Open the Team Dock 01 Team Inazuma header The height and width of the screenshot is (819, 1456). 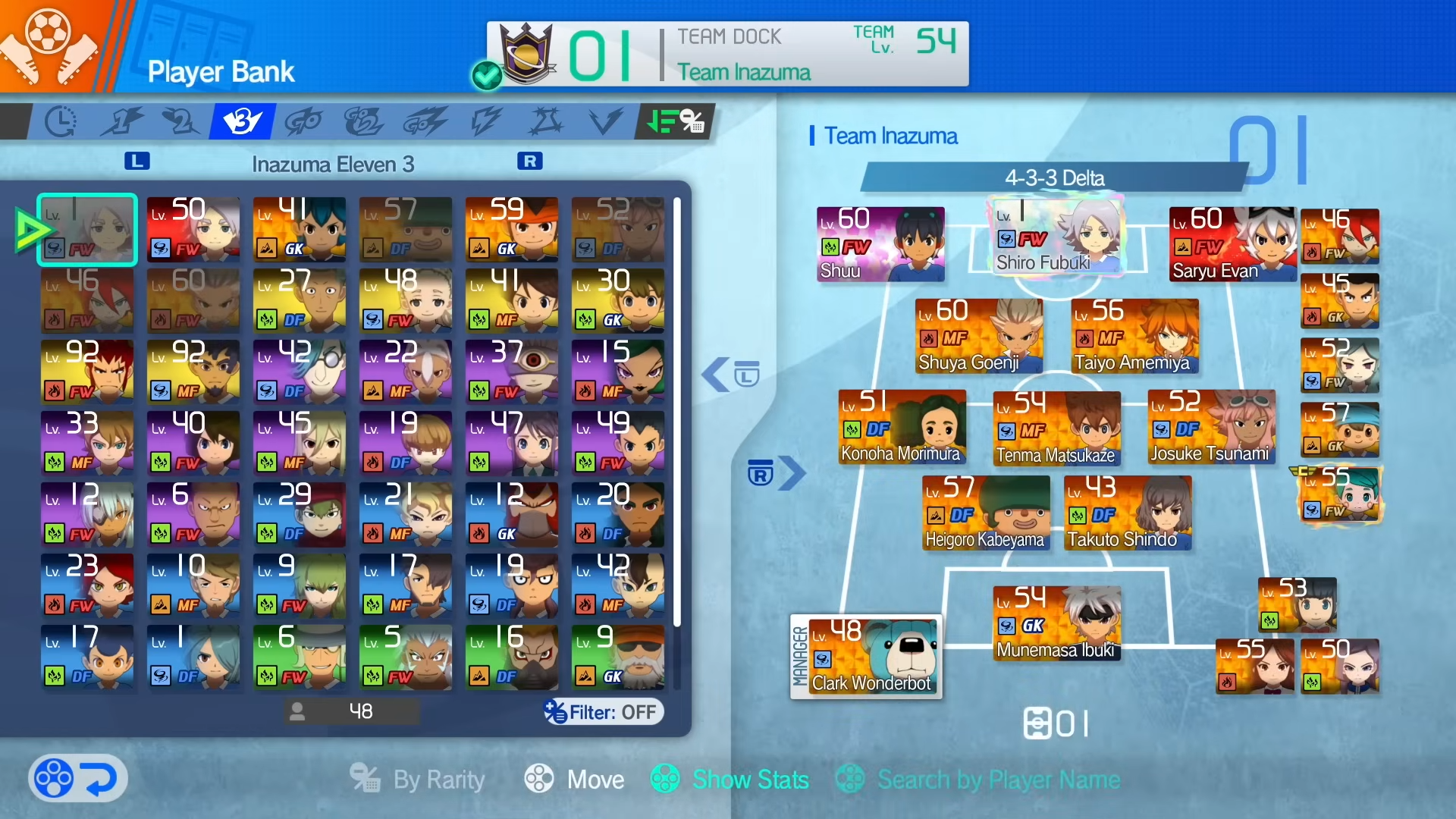point(726,54)
